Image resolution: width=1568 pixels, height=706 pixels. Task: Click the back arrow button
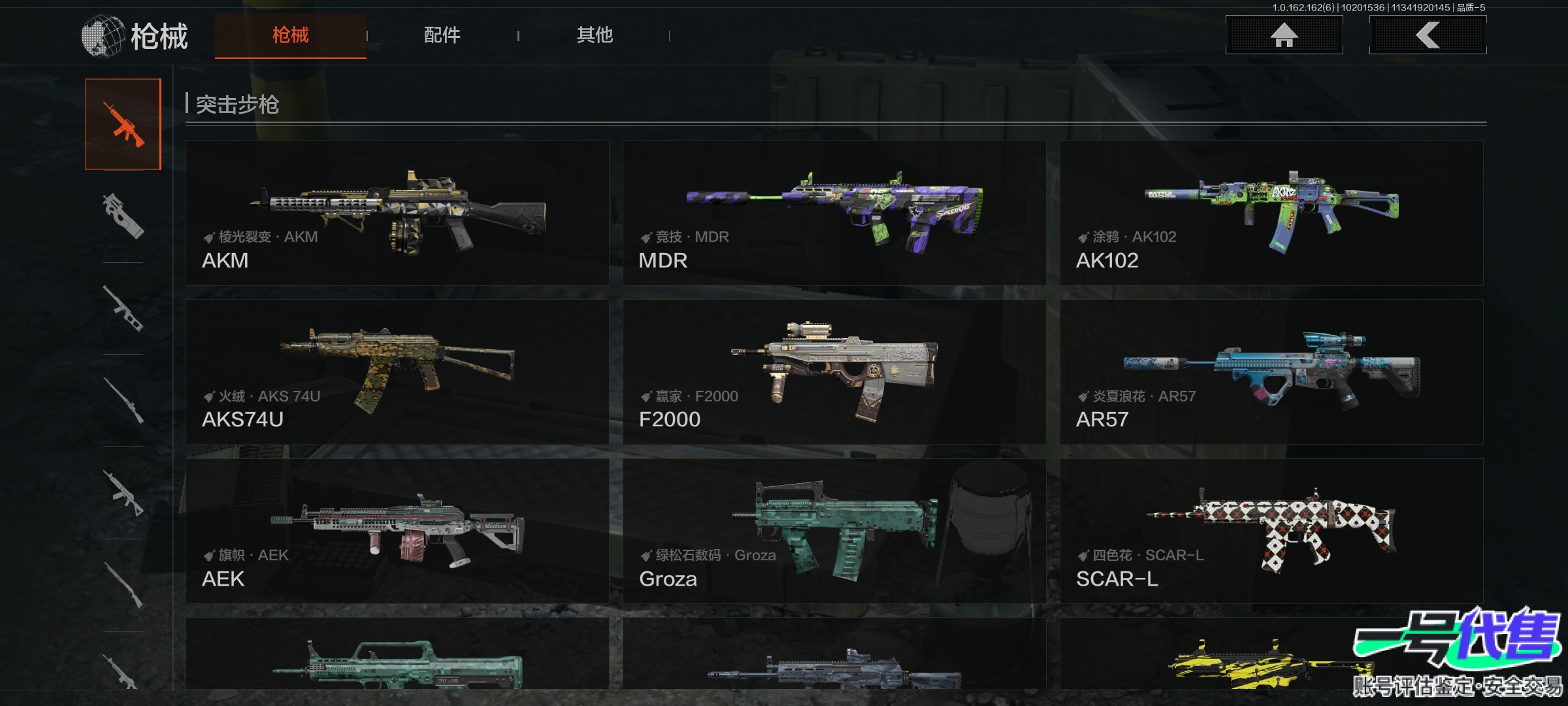coord(1428,35)
